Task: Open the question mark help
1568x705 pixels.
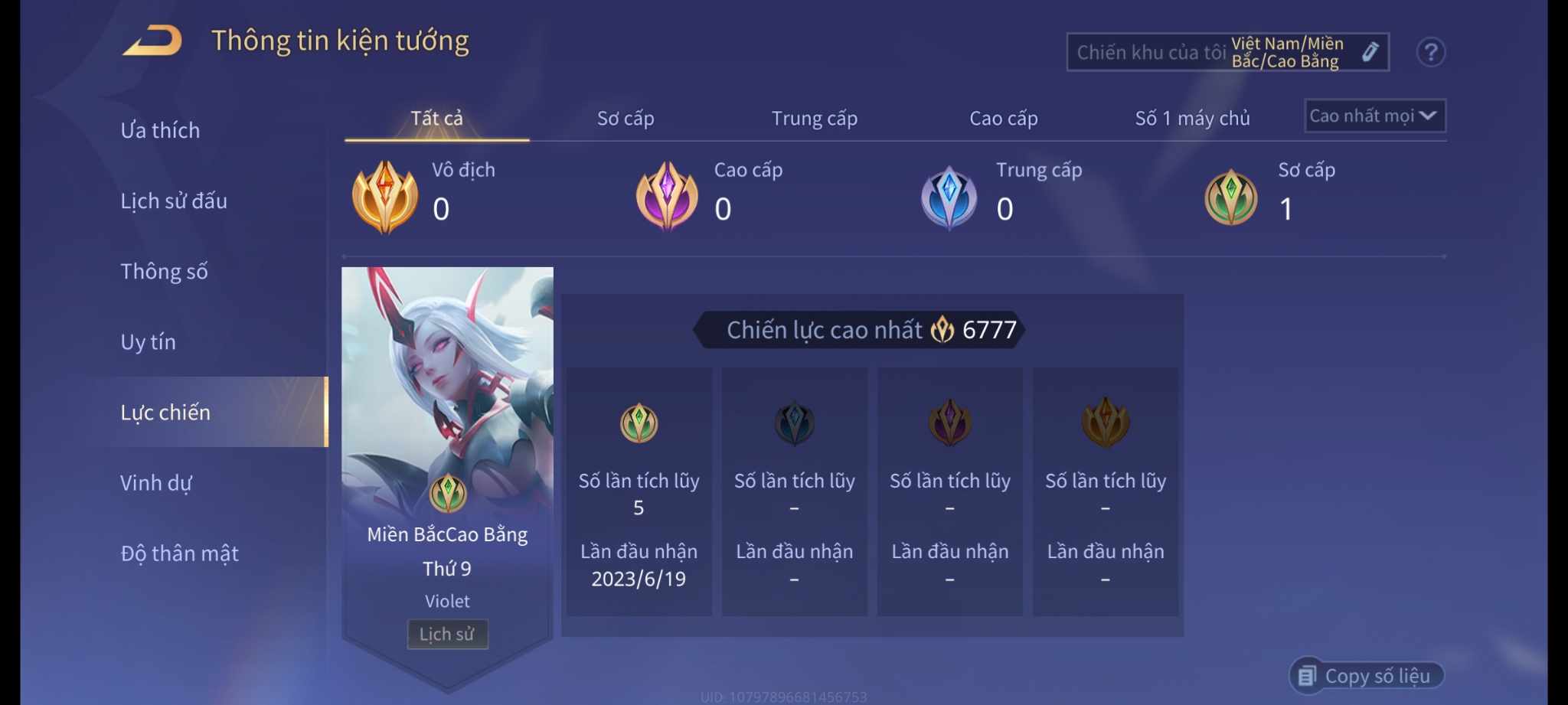Action: pyautogui.click(x=1430, y=52)
